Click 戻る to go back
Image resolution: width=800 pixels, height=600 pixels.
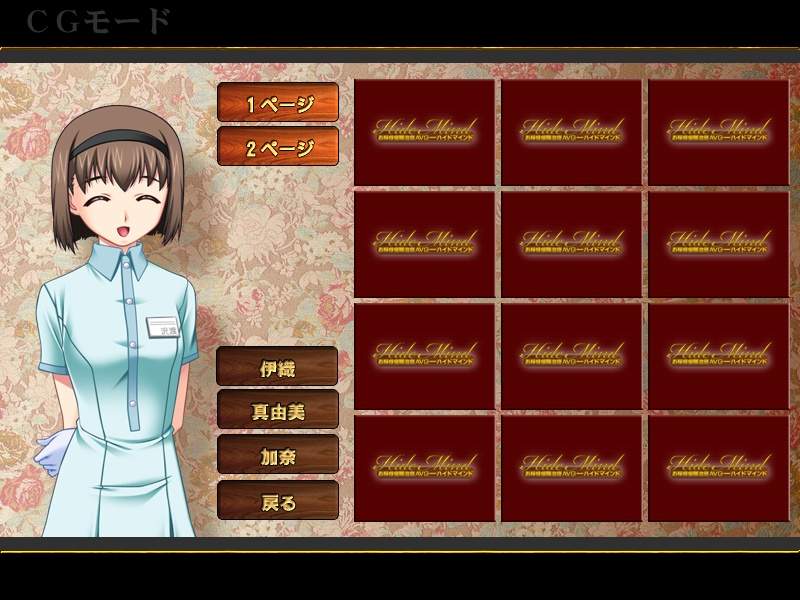click(278, 500)
